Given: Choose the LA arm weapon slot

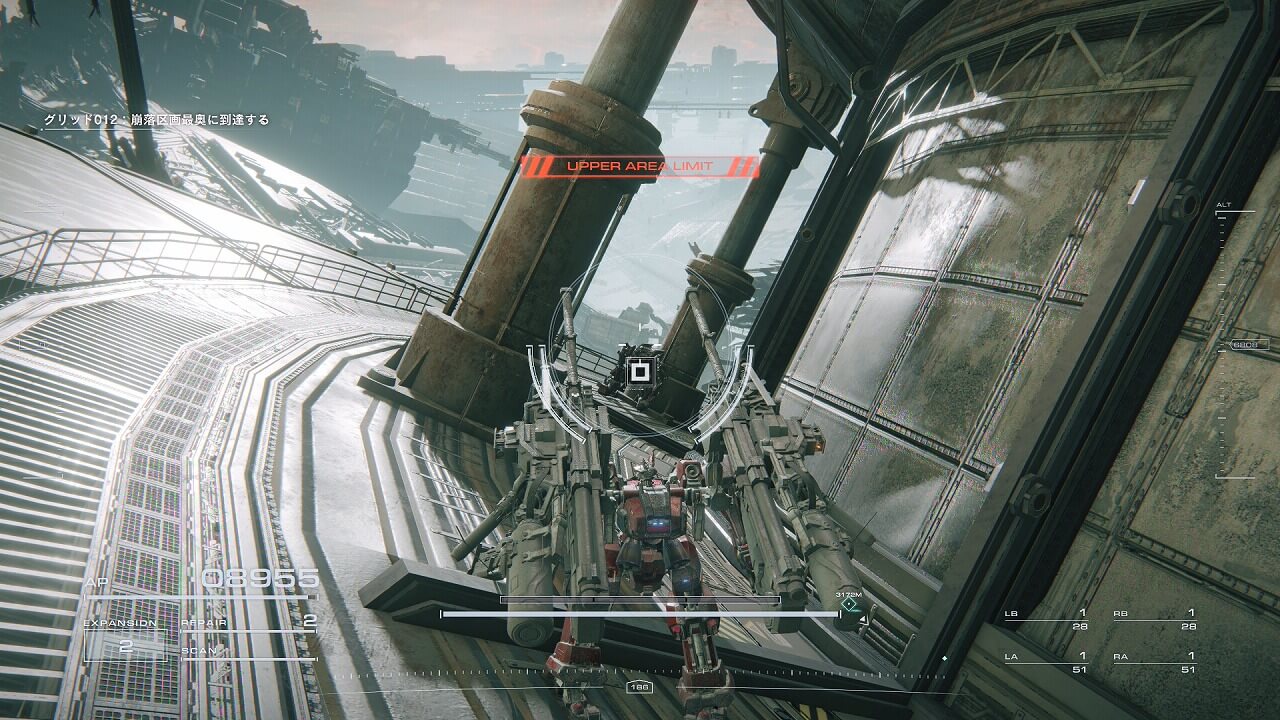Looking at the screenshot, I should pos(1047,663).
